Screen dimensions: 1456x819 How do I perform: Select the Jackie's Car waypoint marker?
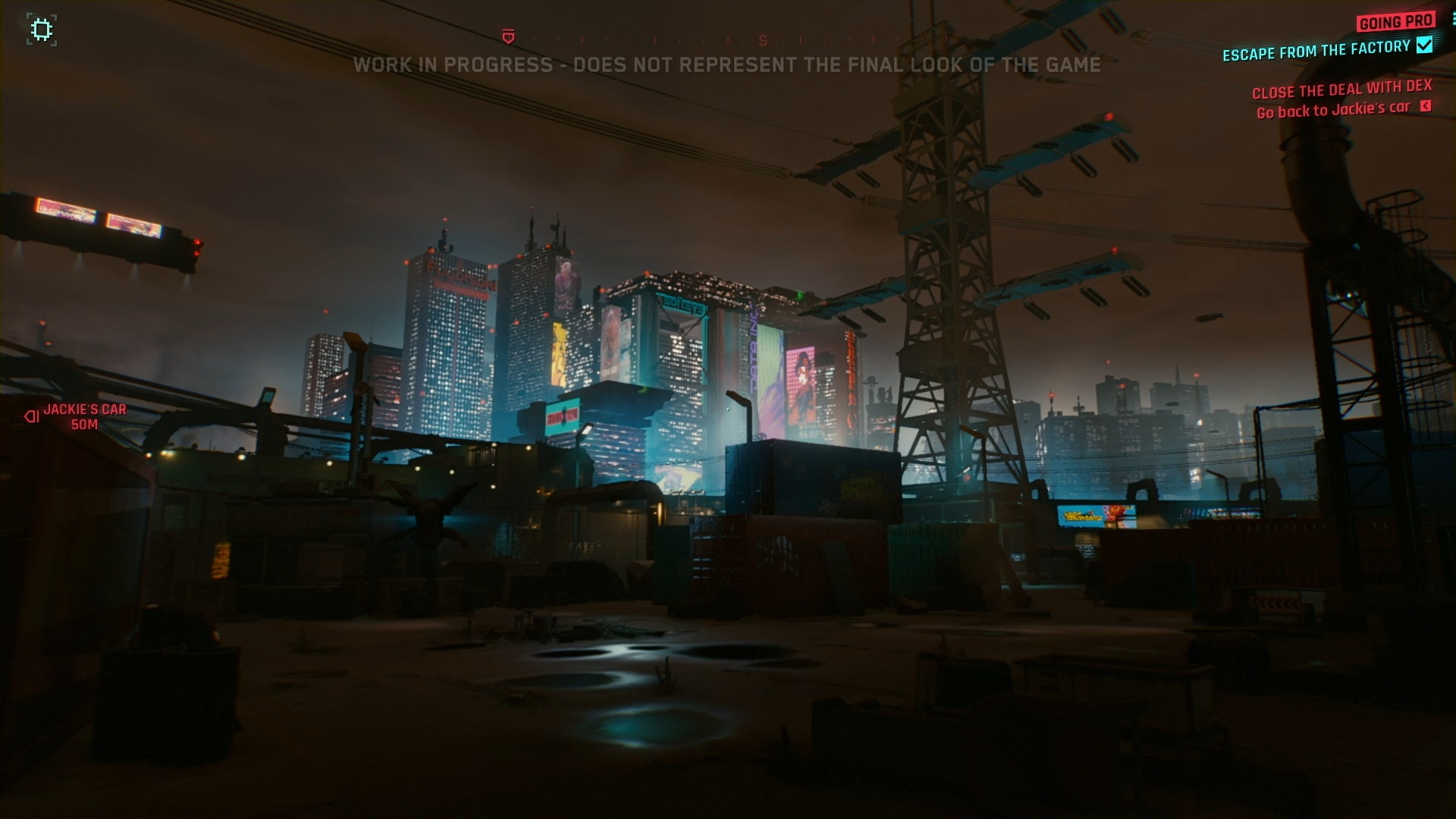(x=32, y=416)
